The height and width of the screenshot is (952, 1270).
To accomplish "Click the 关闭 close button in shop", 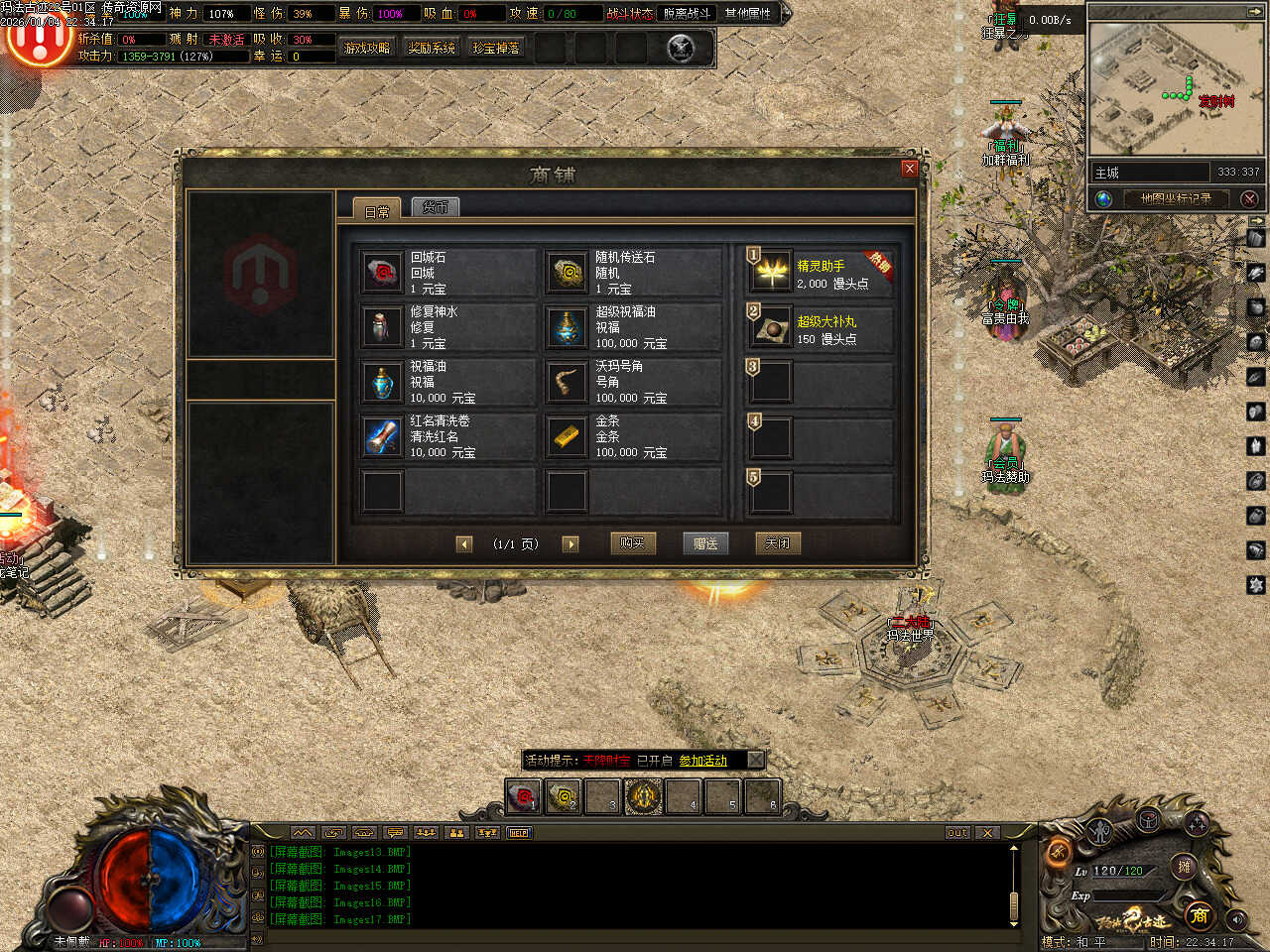I will click(777, 543).
